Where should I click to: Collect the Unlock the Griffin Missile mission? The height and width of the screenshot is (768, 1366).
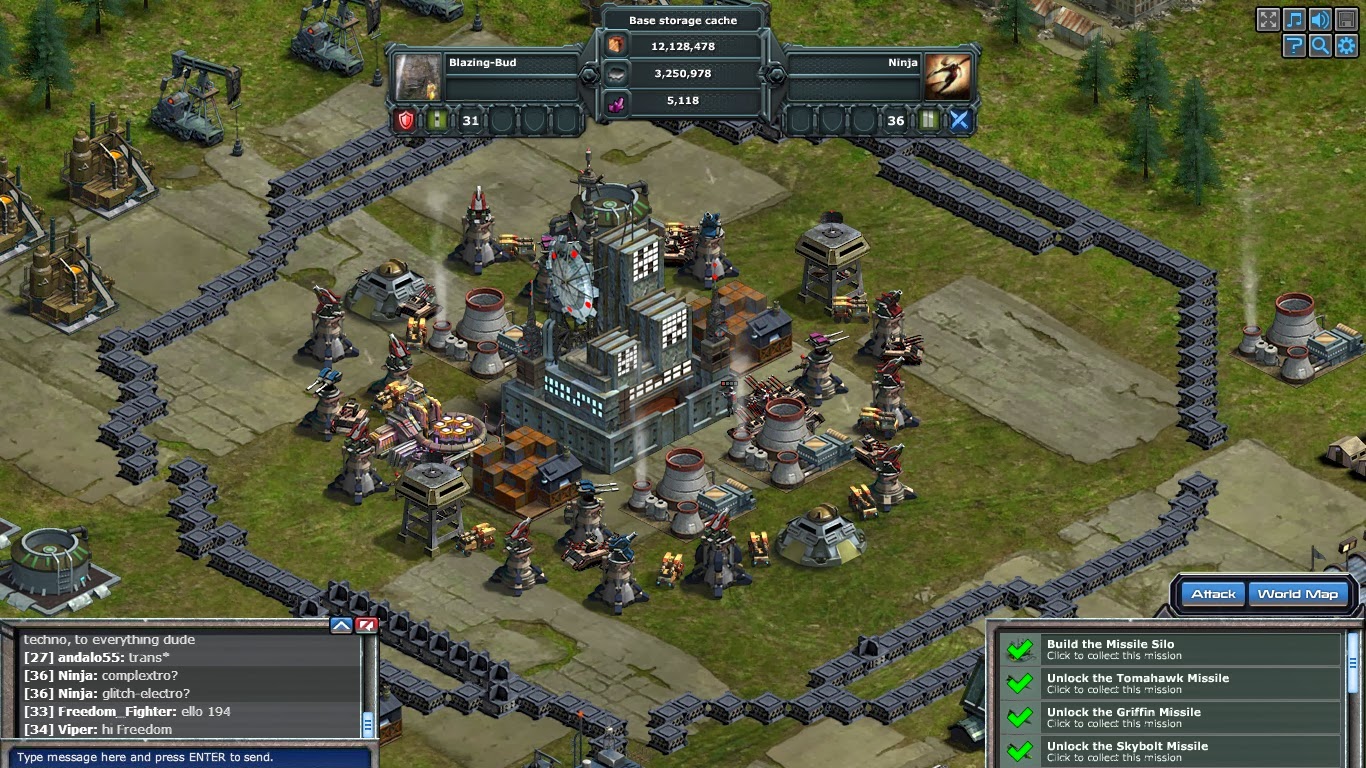[1173, 718]
